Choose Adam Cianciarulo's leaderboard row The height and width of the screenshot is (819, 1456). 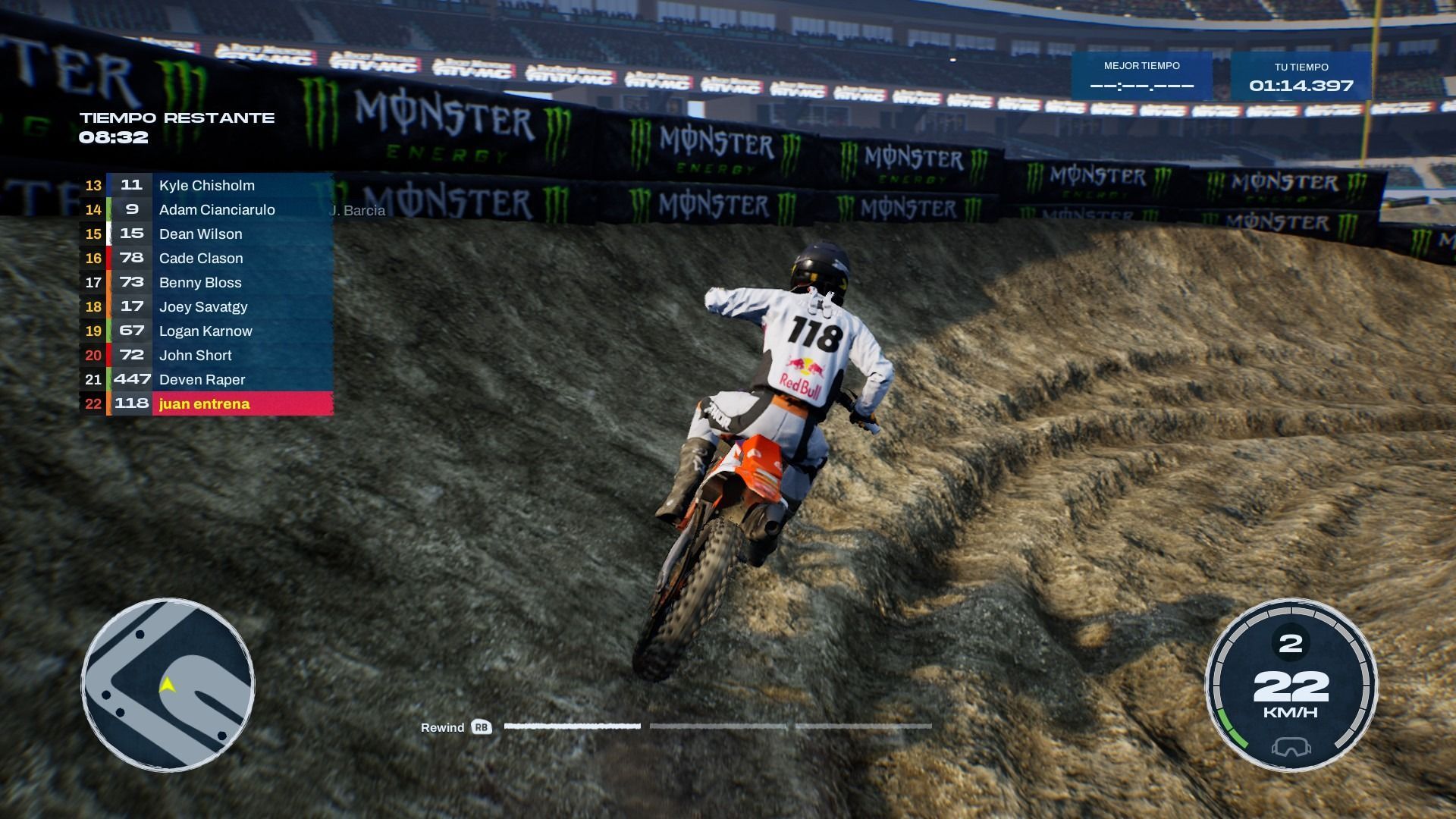216,210
